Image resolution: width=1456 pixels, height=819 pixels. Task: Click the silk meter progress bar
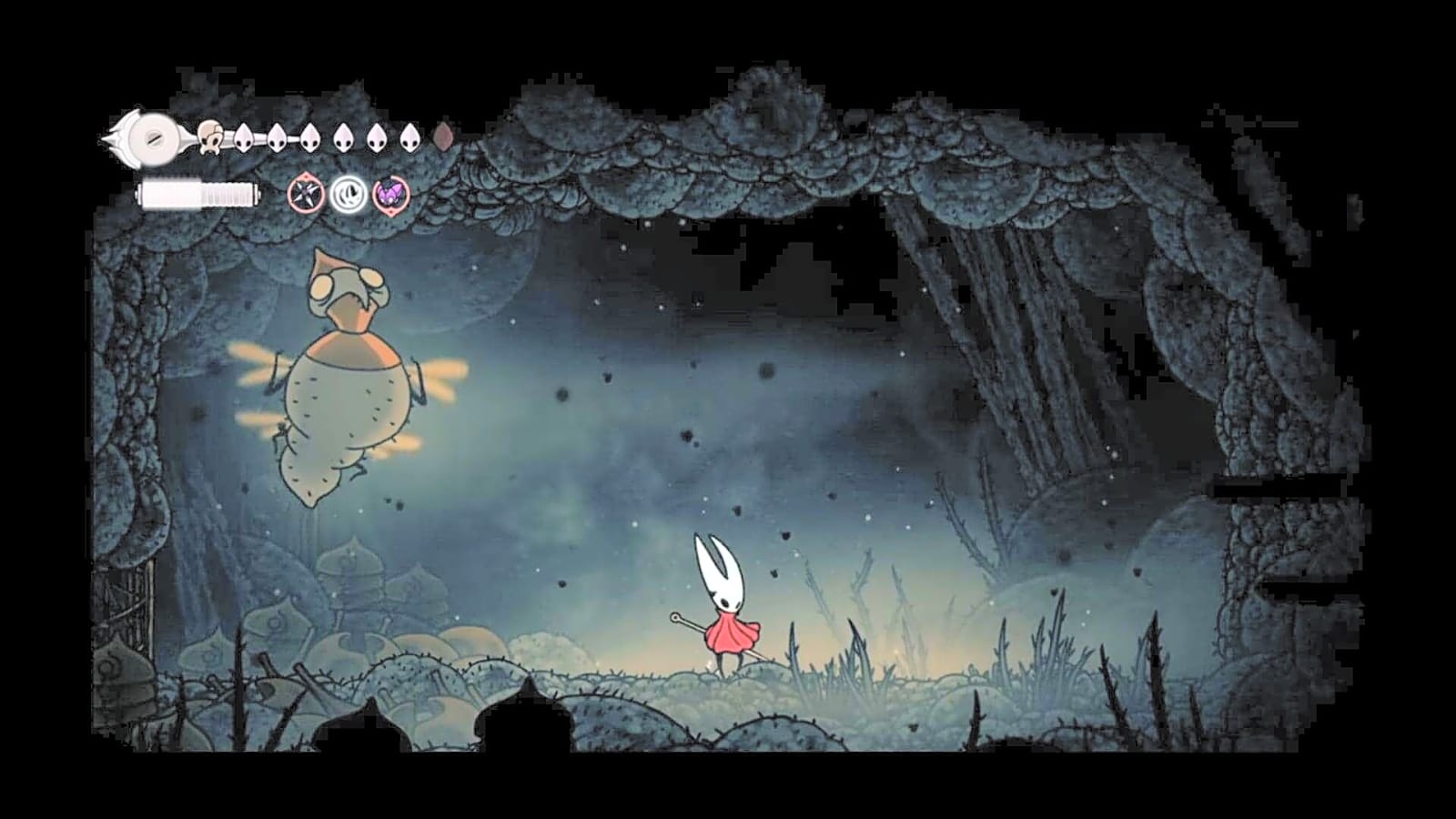[x=196, y=194]
